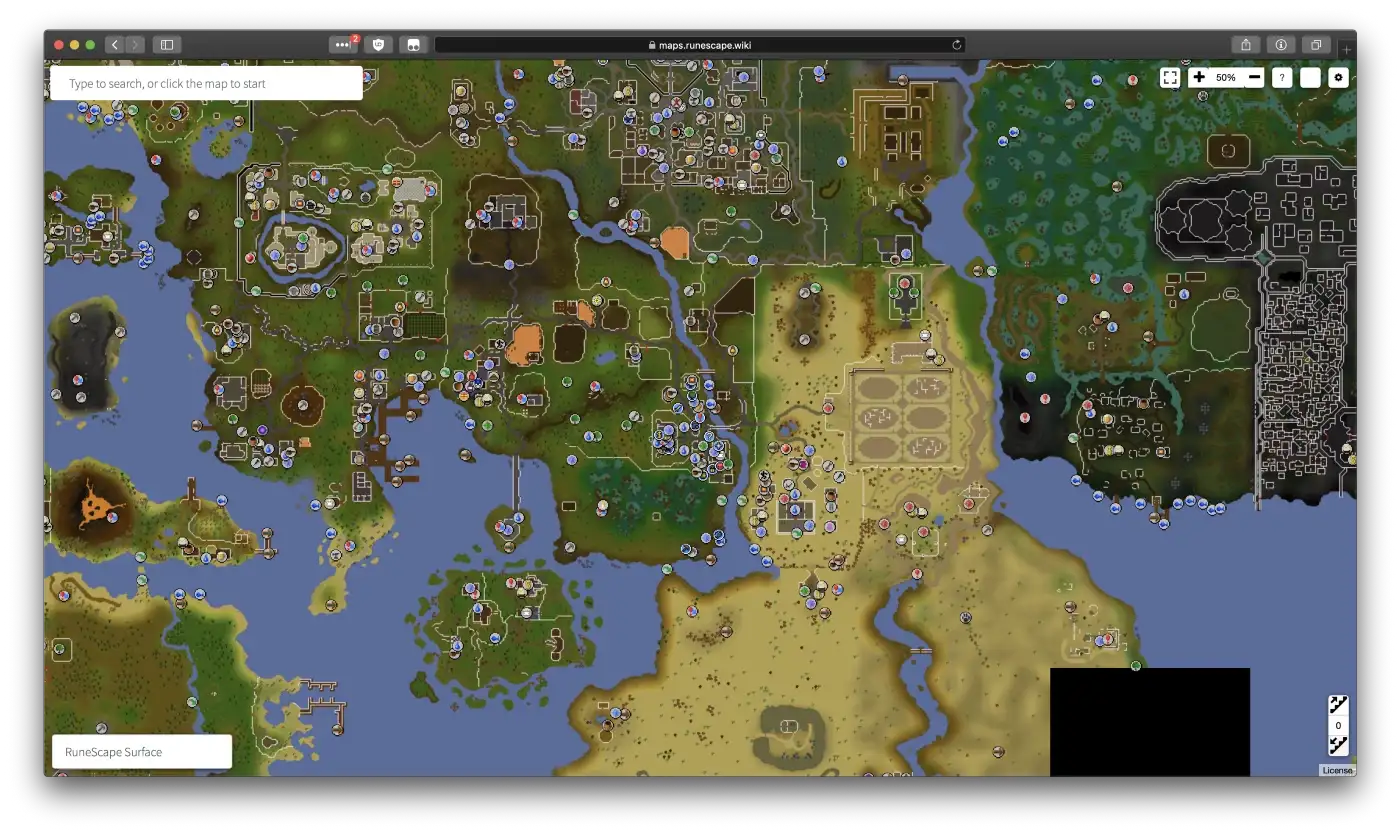Show all tabs with the tab overview icon

coord(1317,44)
